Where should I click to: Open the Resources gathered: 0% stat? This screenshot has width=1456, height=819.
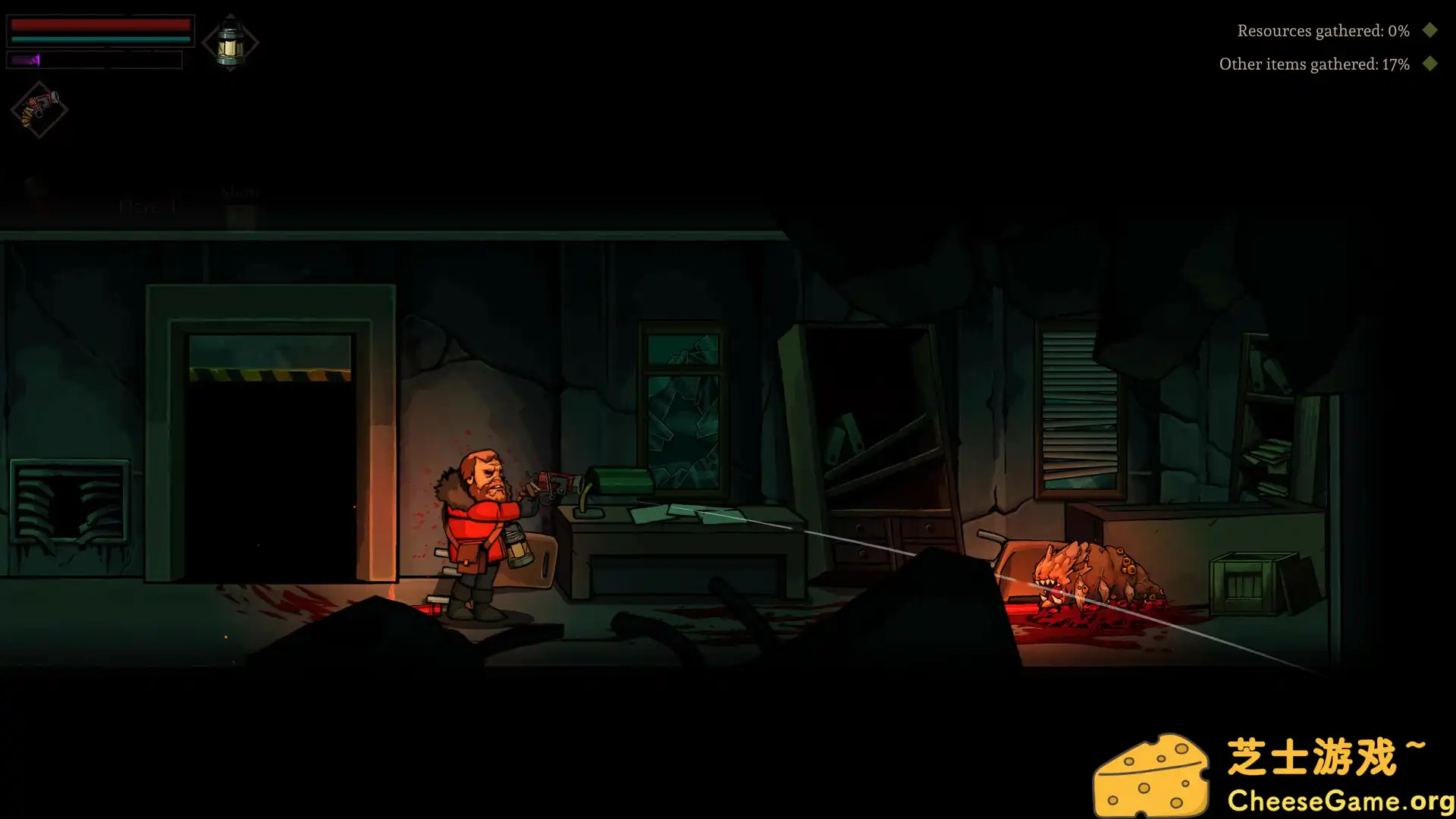point(1323,31)
